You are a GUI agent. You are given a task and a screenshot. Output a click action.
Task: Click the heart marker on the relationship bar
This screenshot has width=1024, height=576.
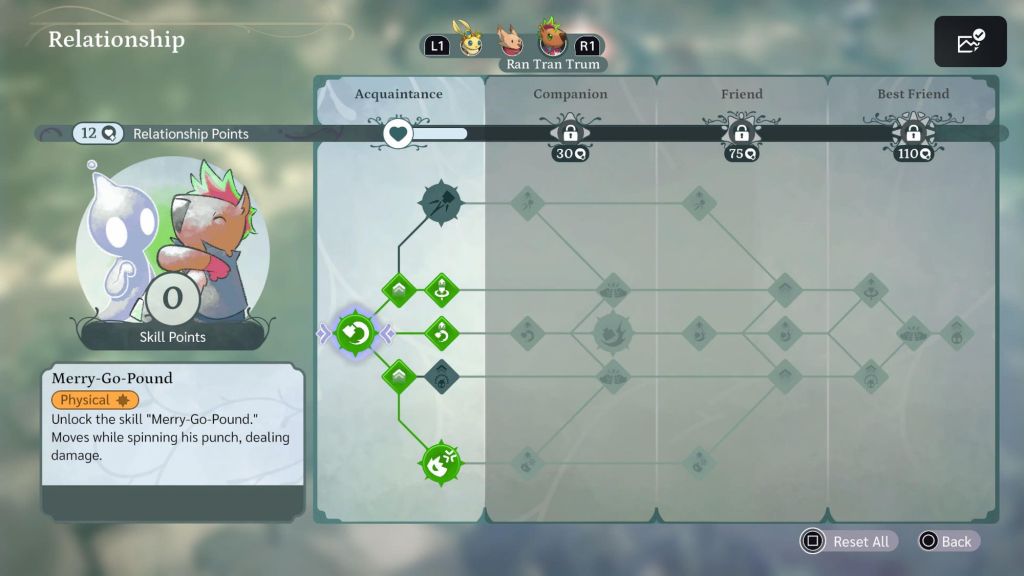point(399,133)
